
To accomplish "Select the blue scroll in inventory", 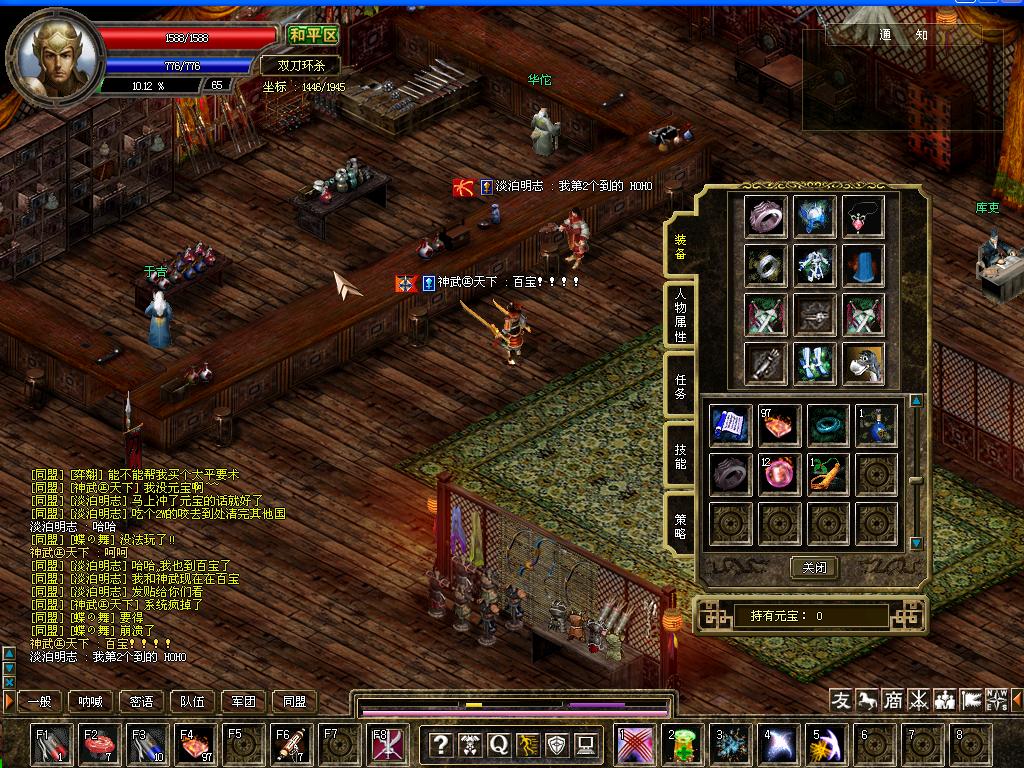I will pos(729,426).
